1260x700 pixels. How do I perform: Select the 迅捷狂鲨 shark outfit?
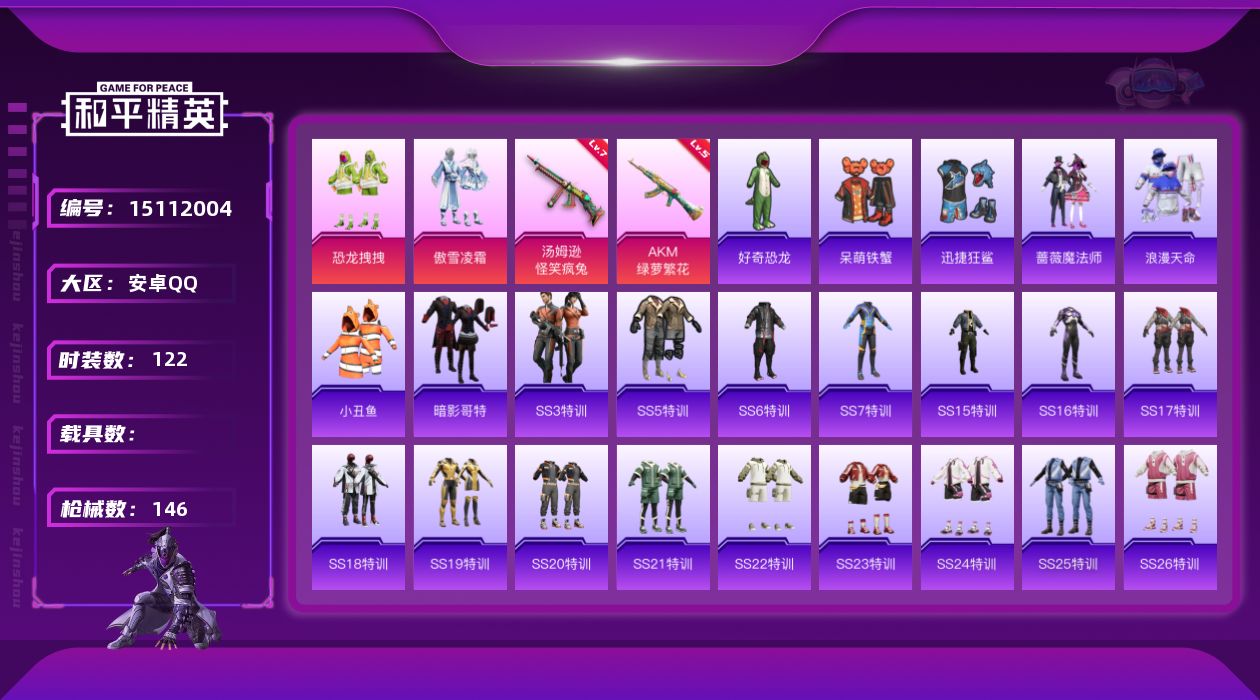pyautogui.click(x=967, y=211)
